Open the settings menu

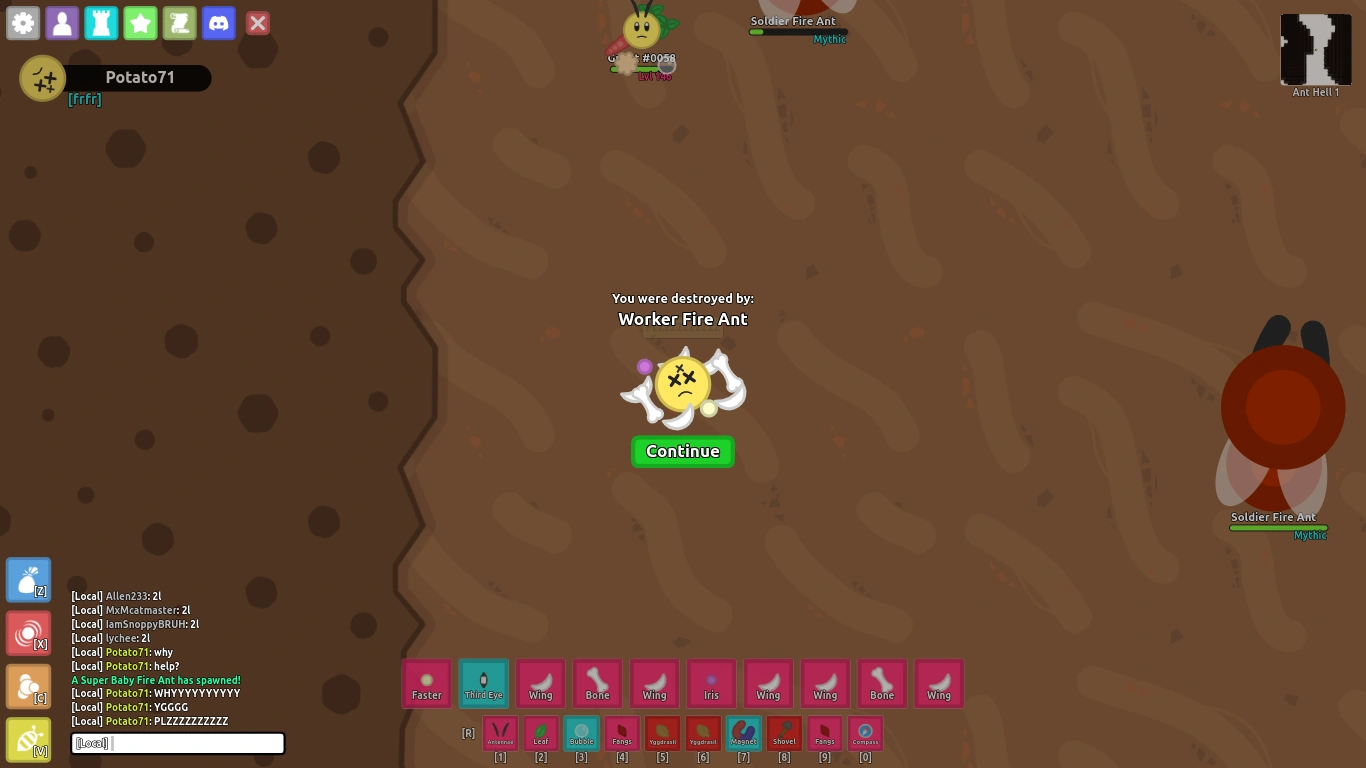click(x=22, y=22)
